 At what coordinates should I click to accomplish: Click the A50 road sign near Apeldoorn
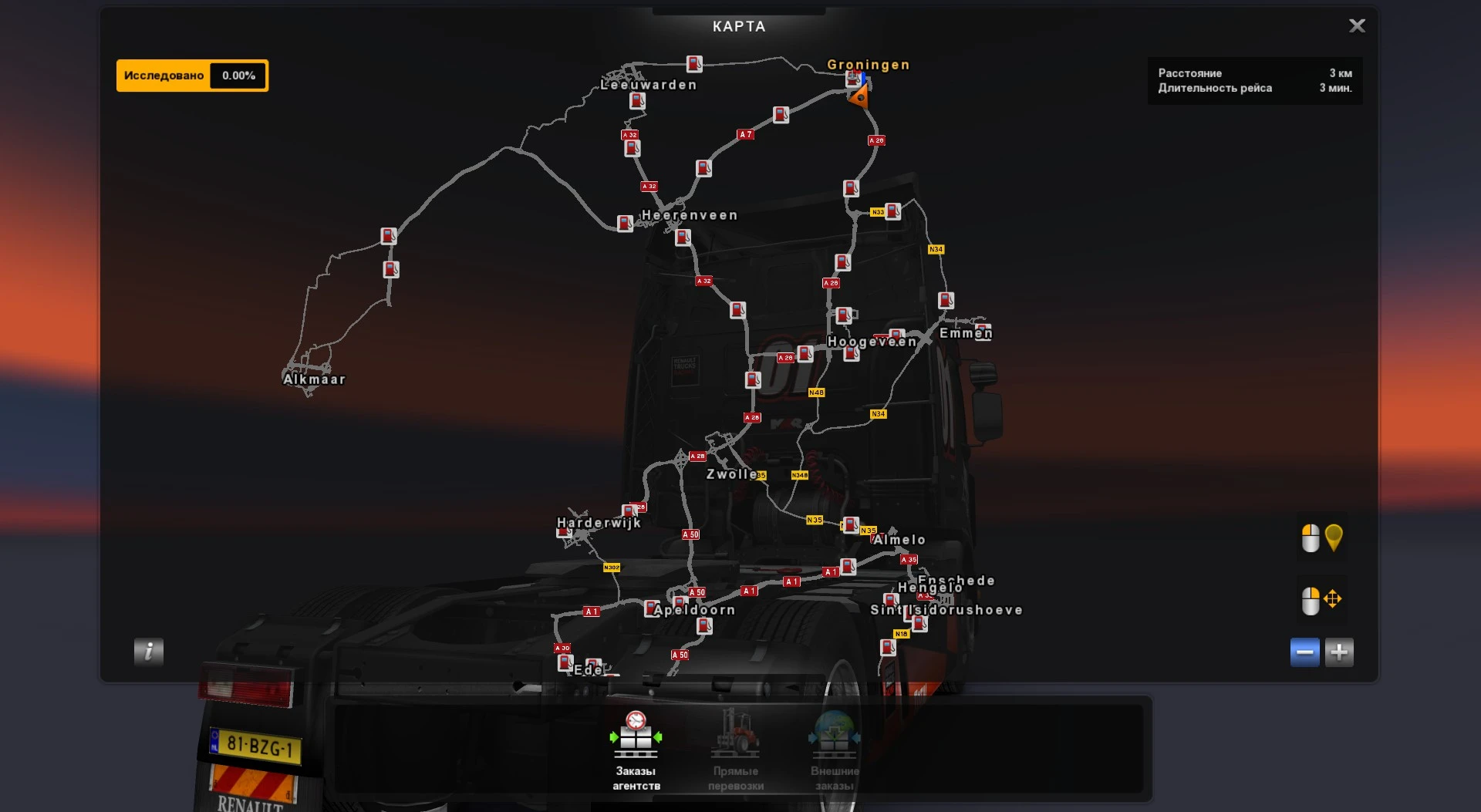(696, 593)
